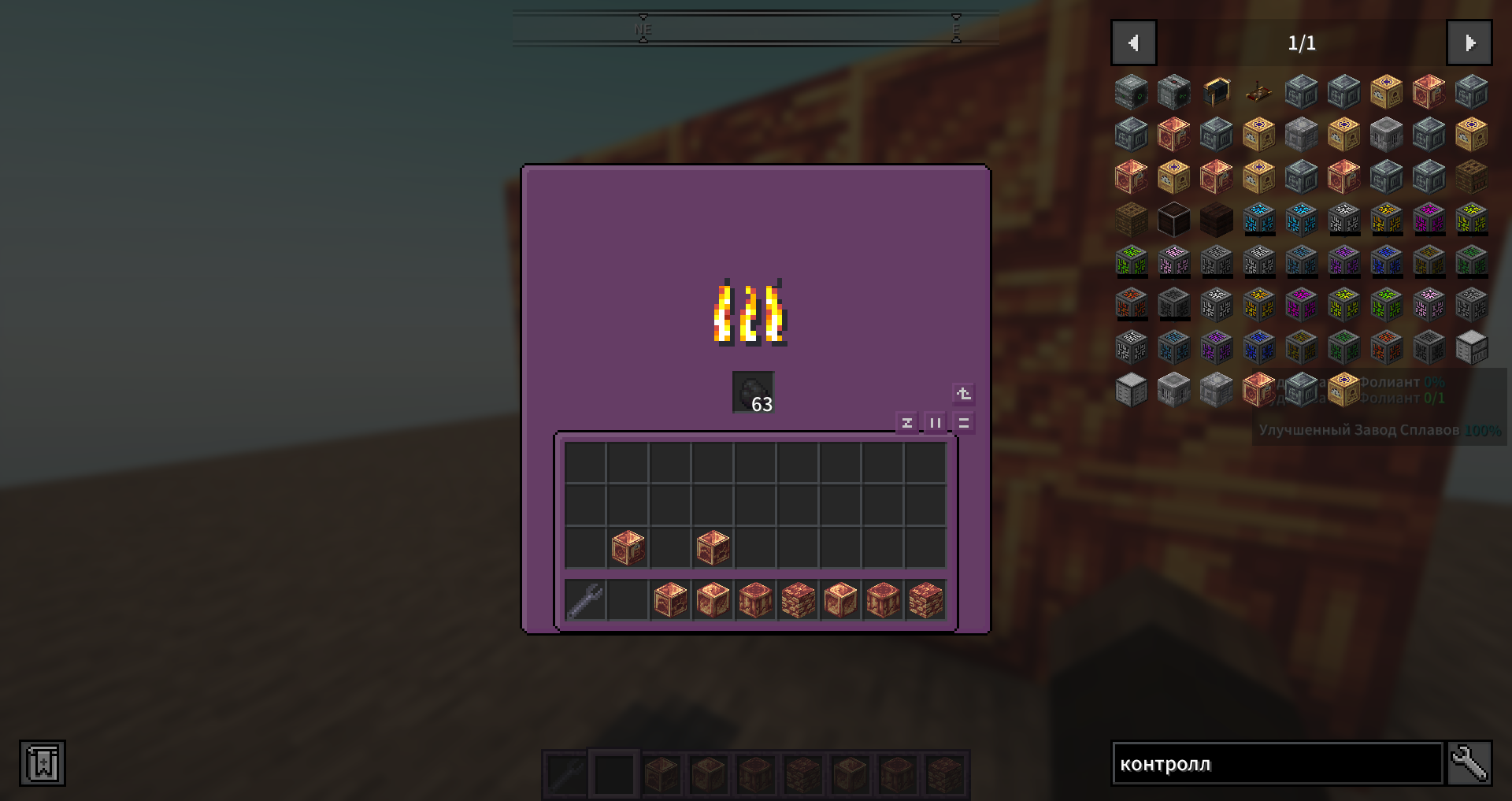Go to the previous item list page
1512x801 pixels.
click(x=1133, y=43)
